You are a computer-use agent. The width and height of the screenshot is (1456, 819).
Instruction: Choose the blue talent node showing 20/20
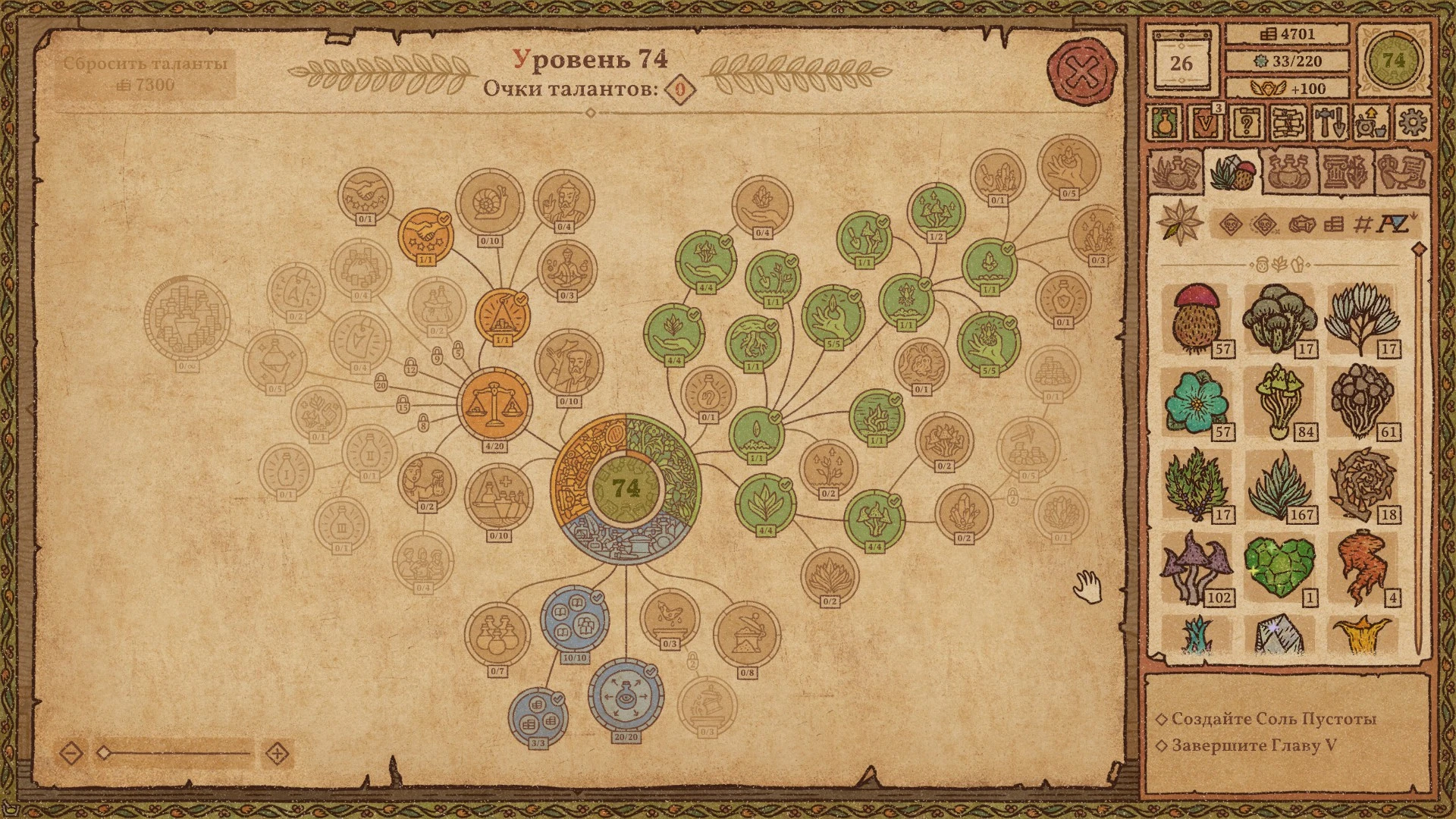tap(626, 695)
